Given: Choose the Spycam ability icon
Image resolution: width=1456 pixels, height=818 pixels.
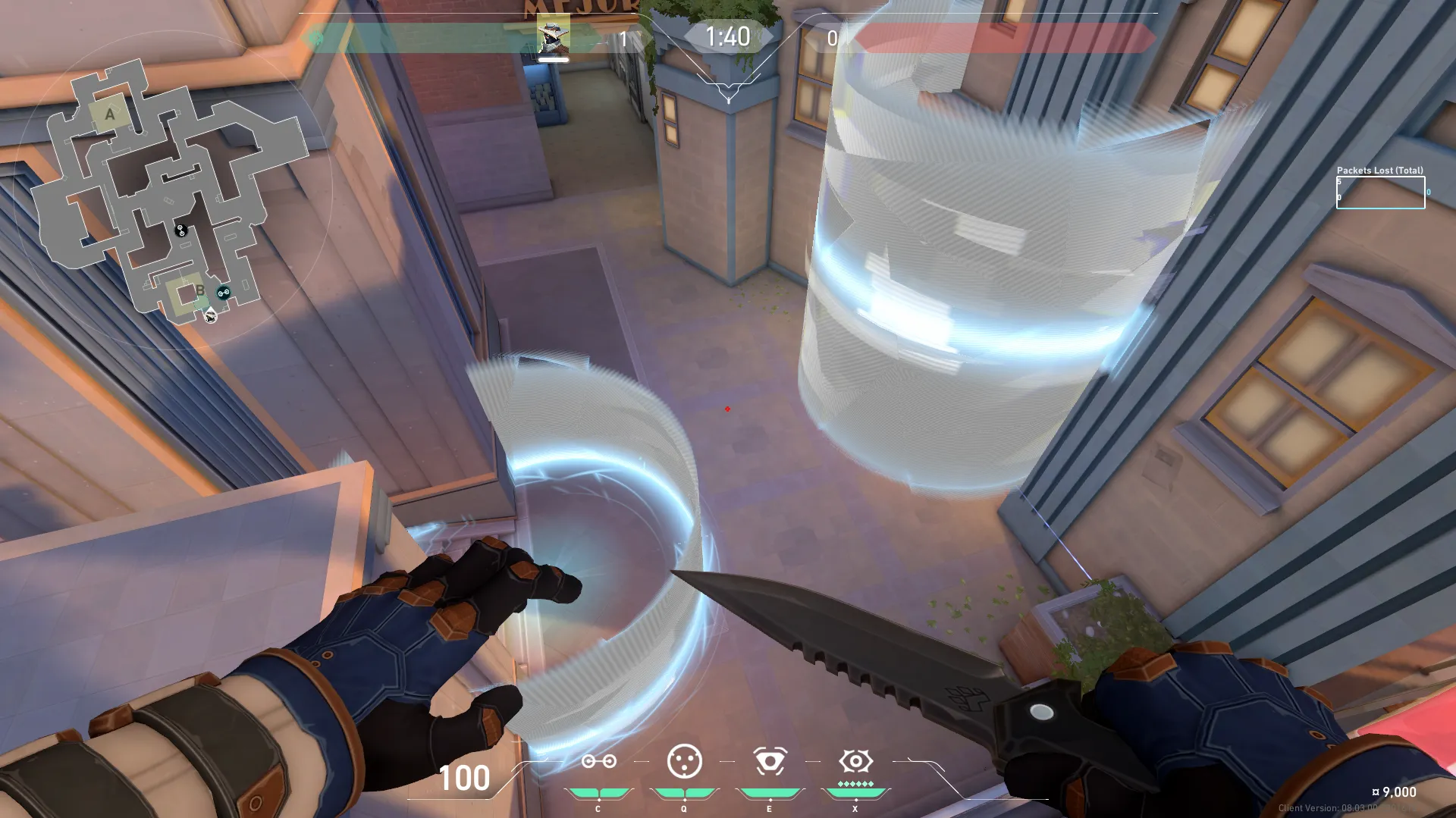Looking at the screenshot, I should coord(770,761).
